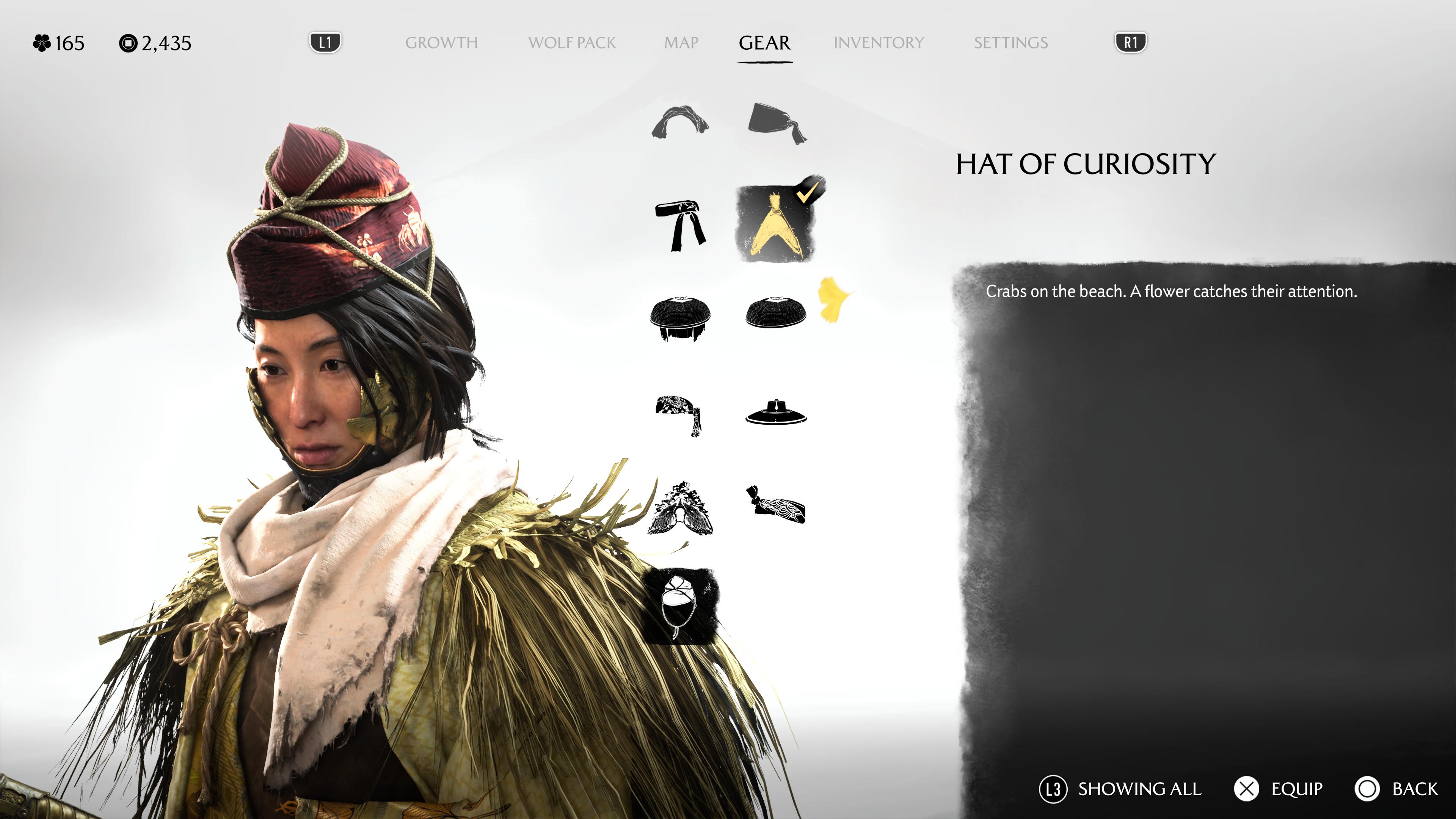Go to the Map tab

click(681, 43)
